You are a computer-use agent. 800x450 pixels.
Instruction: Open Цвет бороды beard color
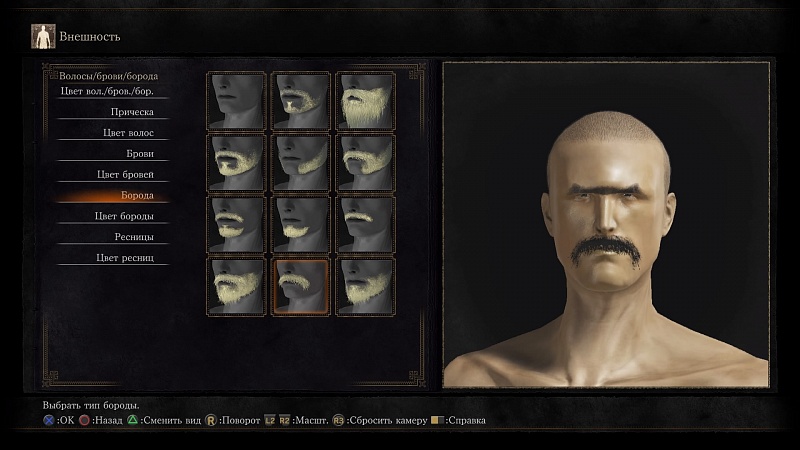(111, 217)
